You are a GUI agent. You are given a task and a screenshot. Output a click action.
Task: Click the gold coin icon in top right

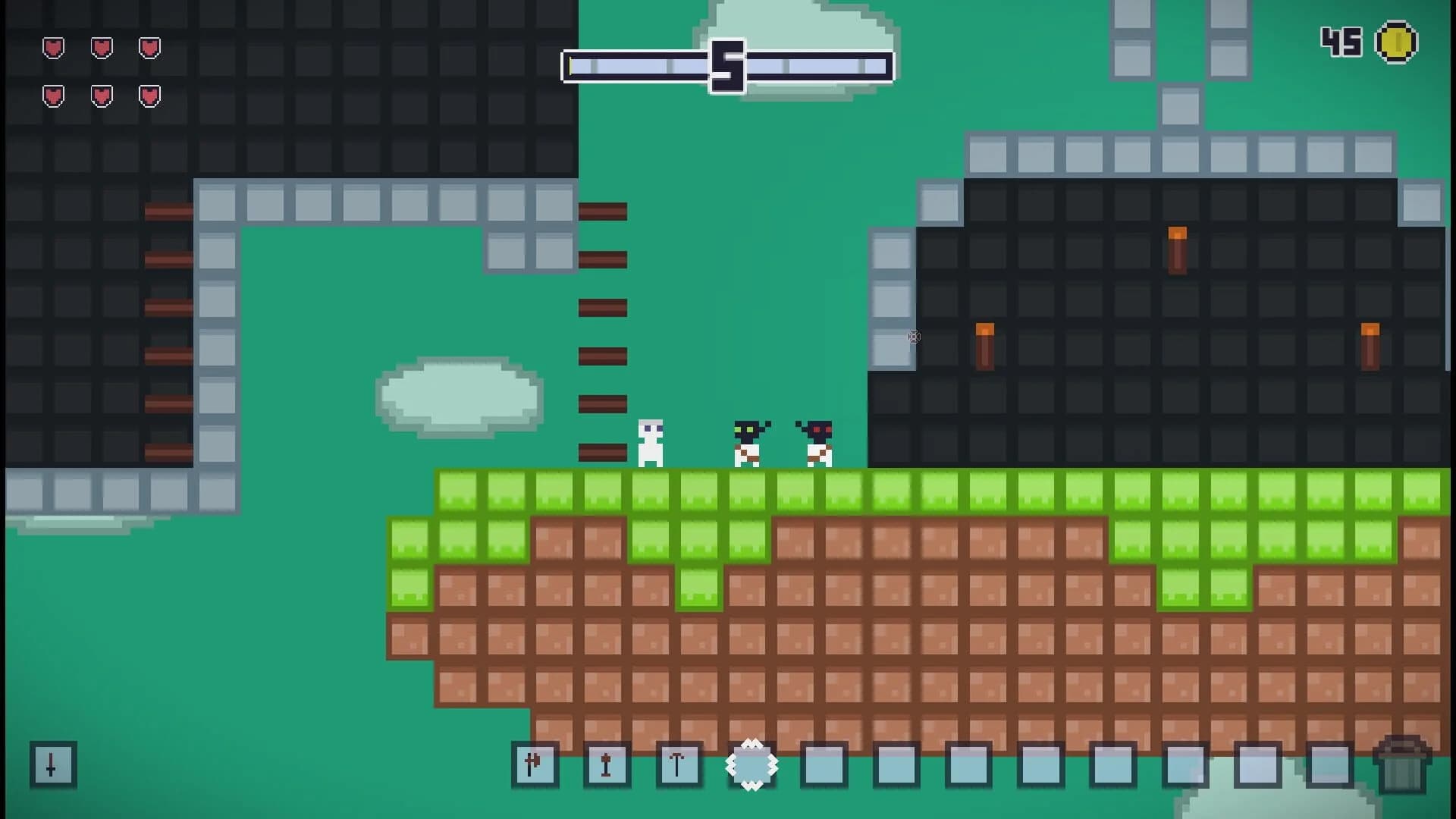point(1399,43)
